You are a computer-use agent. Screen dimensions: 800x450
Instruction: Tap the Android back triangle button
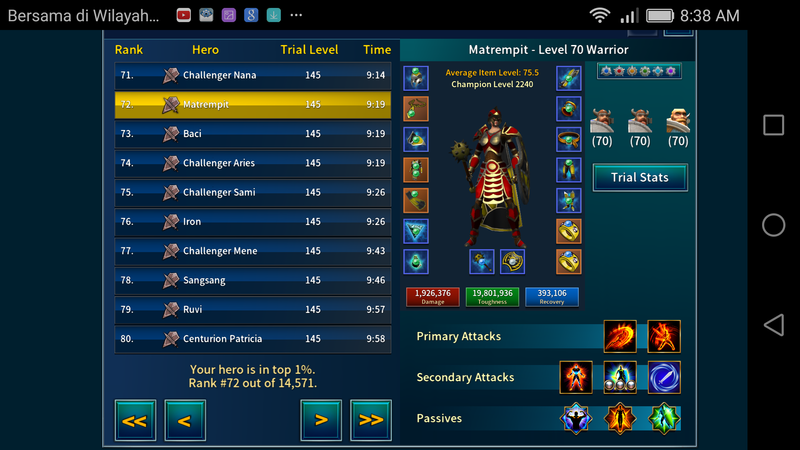coord(773,325)
